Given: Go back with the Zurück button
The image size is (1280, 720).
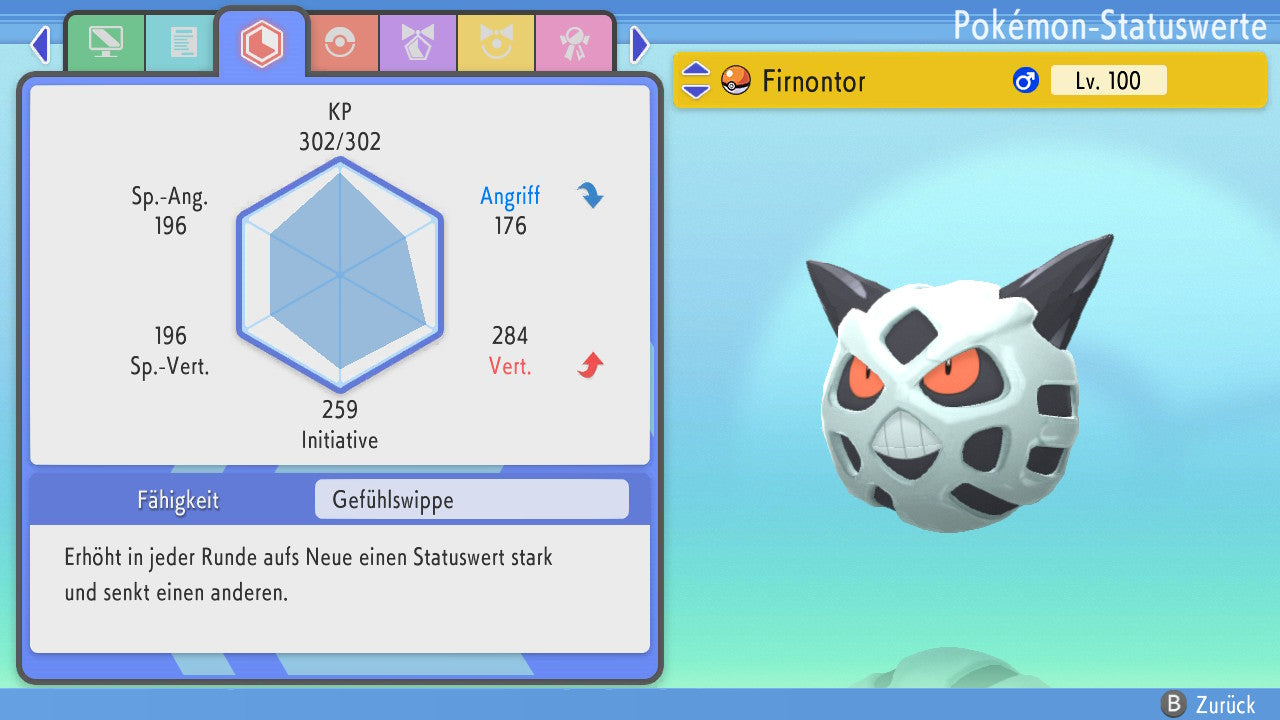Looking at the screenshot, I should coord(1208,704).
